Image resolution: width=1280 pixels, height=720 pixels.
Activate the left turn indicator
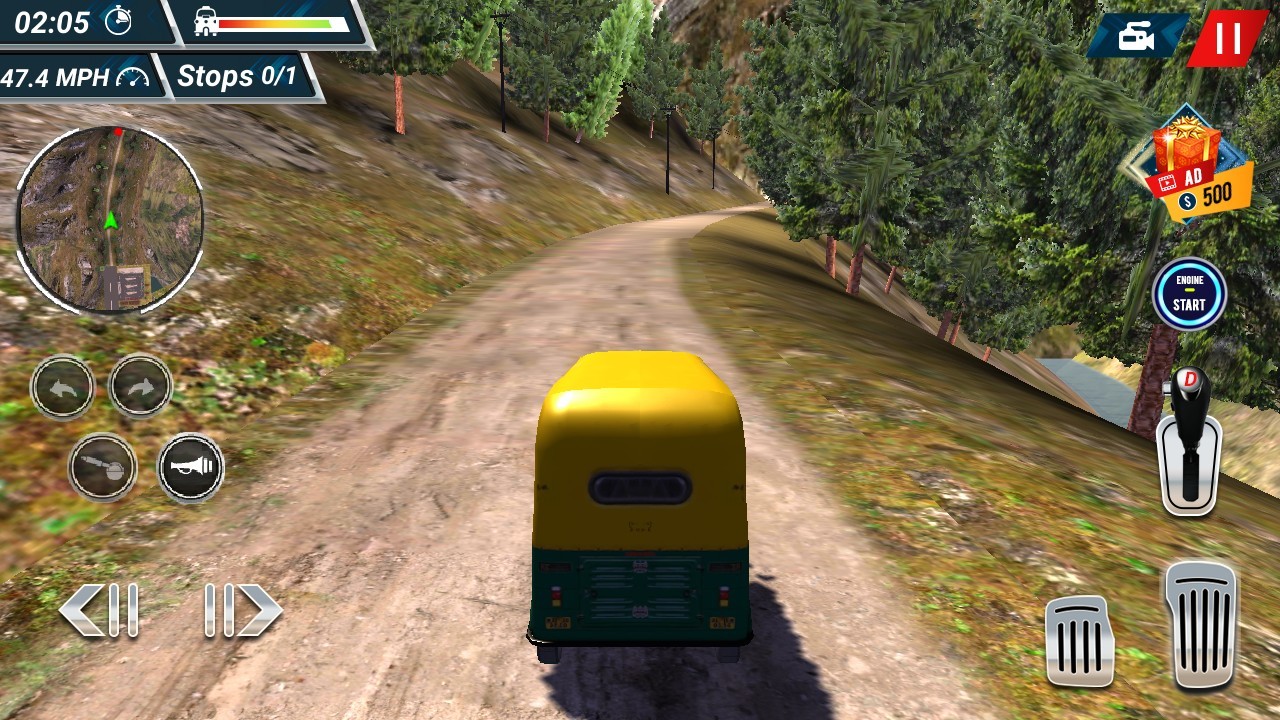[63, 386]
